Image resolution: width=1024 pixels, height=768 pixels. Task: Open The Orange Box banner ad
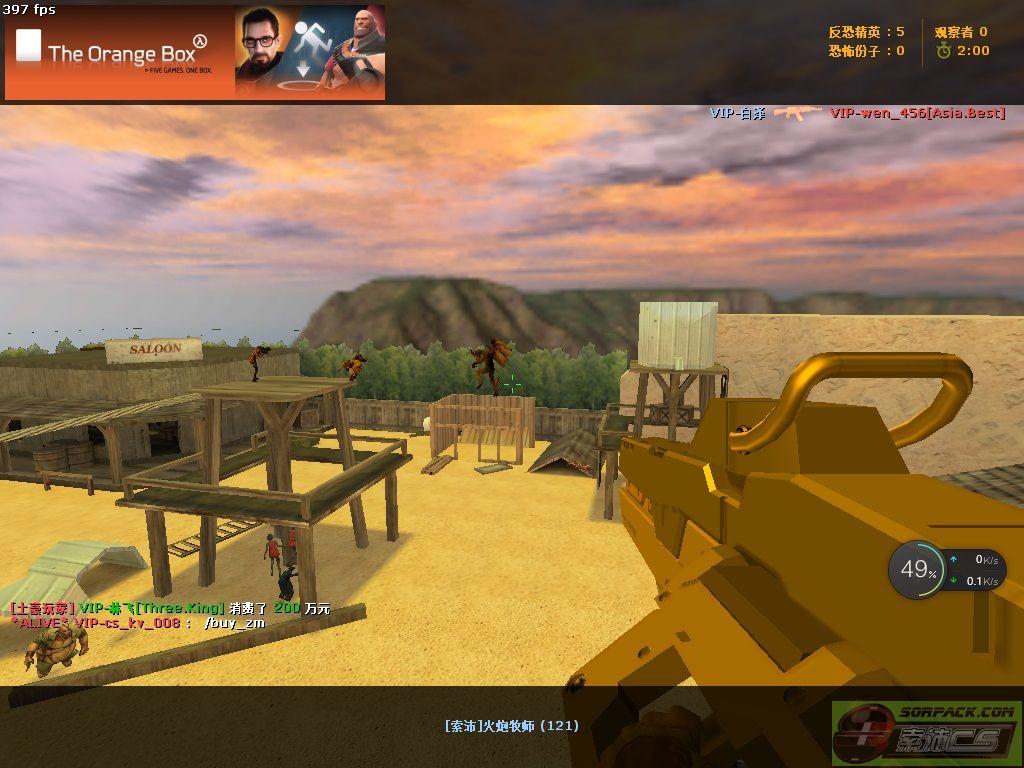[x=195, y=52]
